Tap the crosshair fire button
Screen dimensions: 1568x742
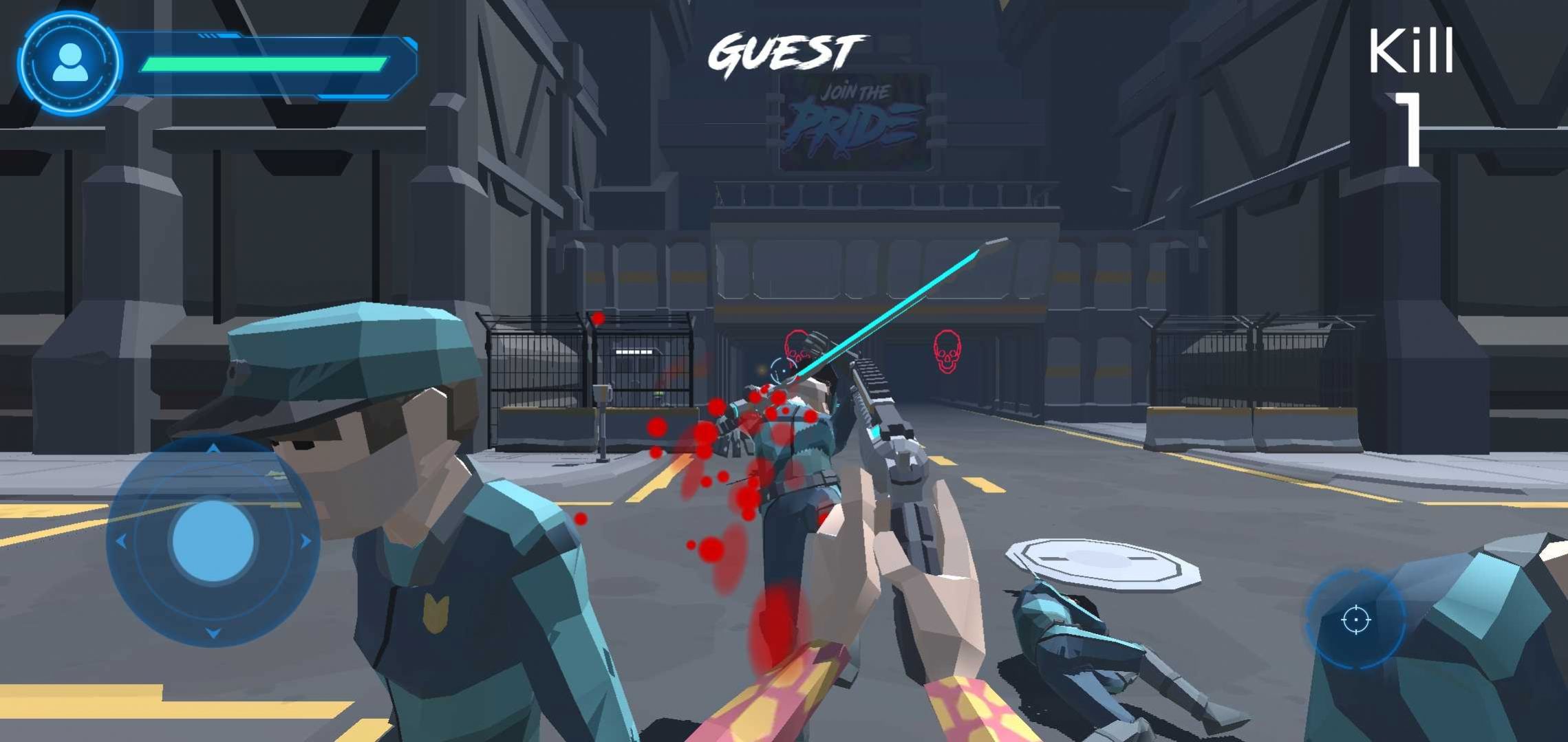click(1355, 620)
